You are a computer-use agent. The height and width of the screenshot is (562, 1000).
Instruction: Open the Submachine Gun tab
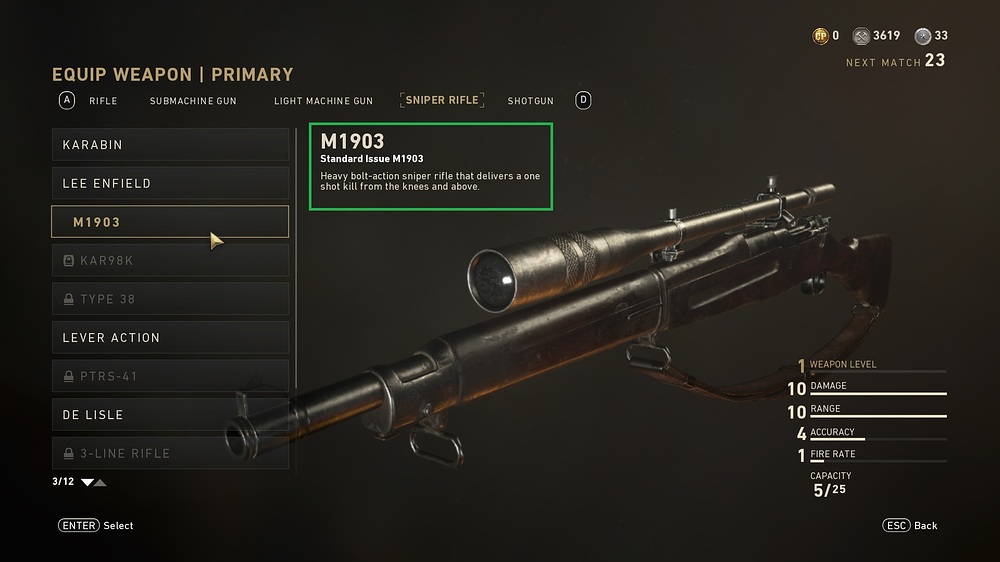click(193, 101)
